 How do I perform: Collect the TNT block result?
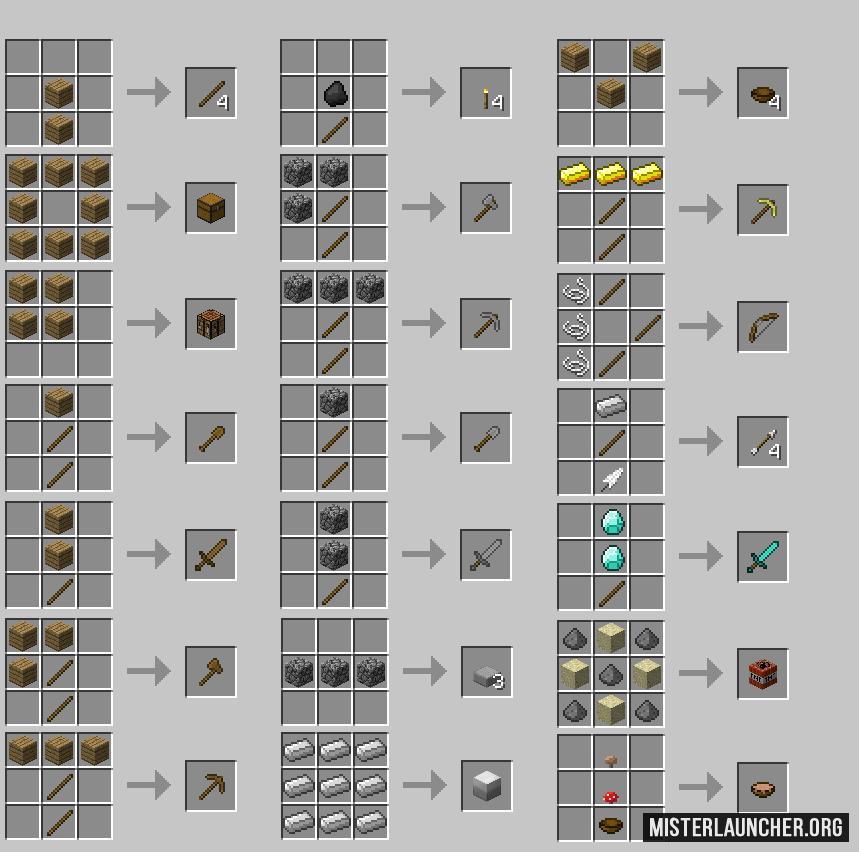(763, 673)
